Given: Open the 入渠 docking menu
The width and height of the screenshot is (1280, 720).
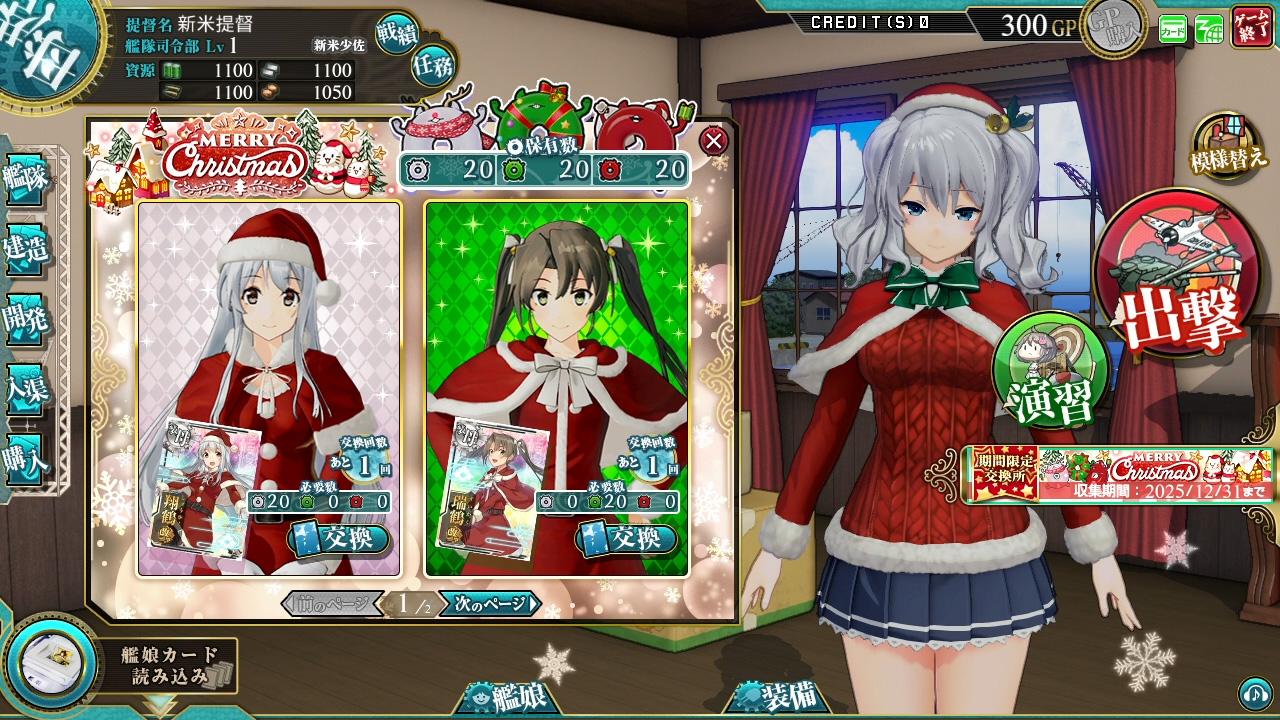Looking at the screenshot, I should coord(25,389).
